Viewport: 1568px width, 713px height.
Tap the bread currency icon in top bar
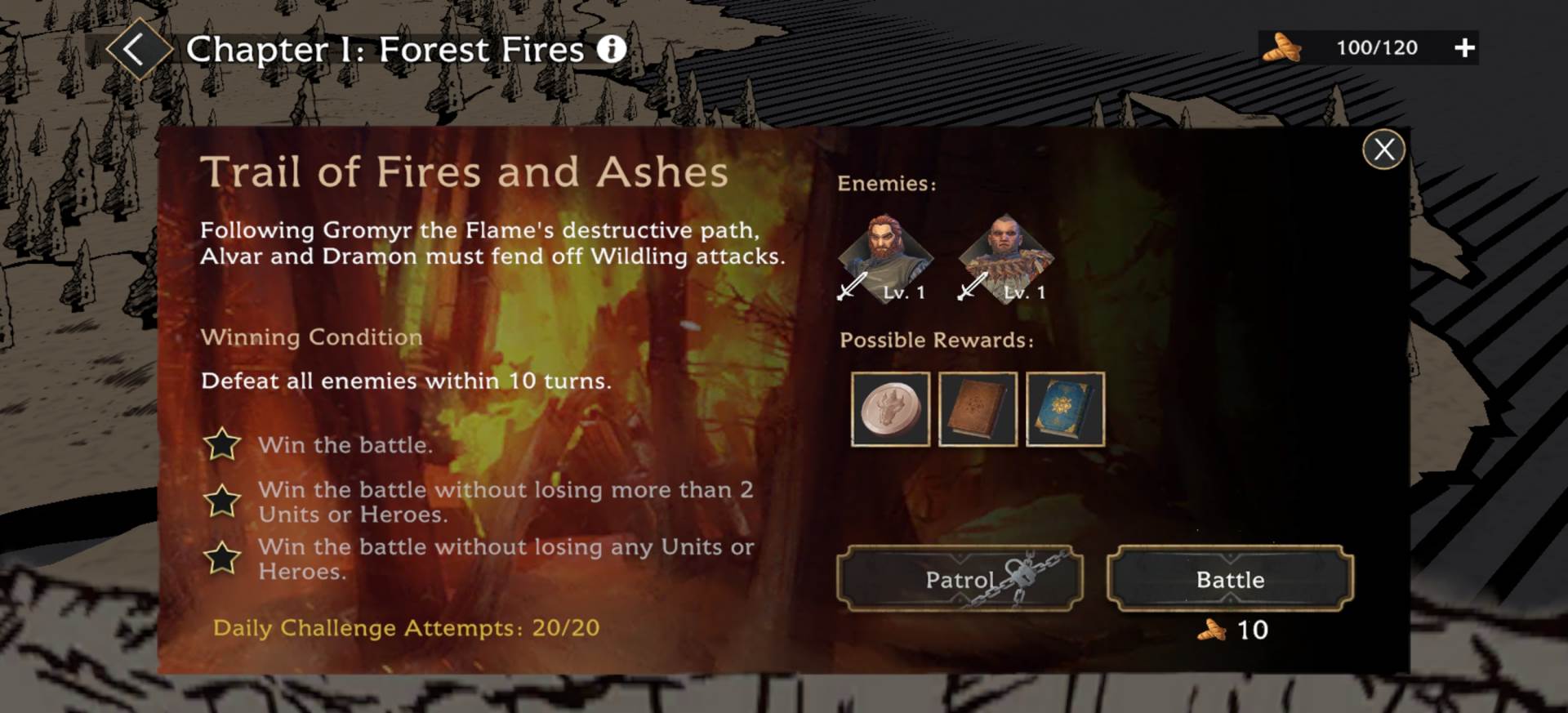[1282, 47]
